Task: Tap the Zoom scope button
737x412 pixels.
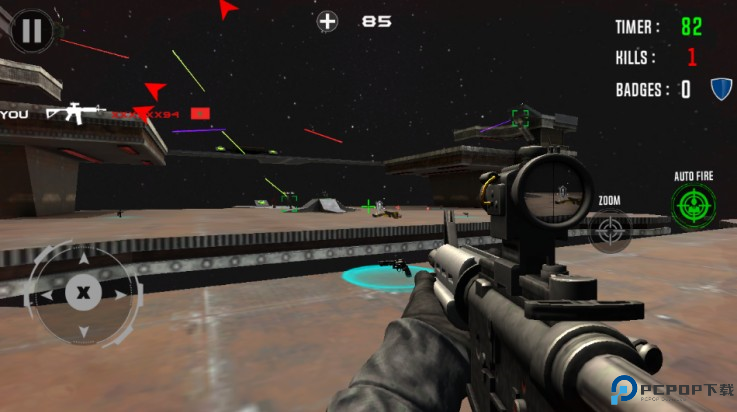Action: (x=609, y=231)
